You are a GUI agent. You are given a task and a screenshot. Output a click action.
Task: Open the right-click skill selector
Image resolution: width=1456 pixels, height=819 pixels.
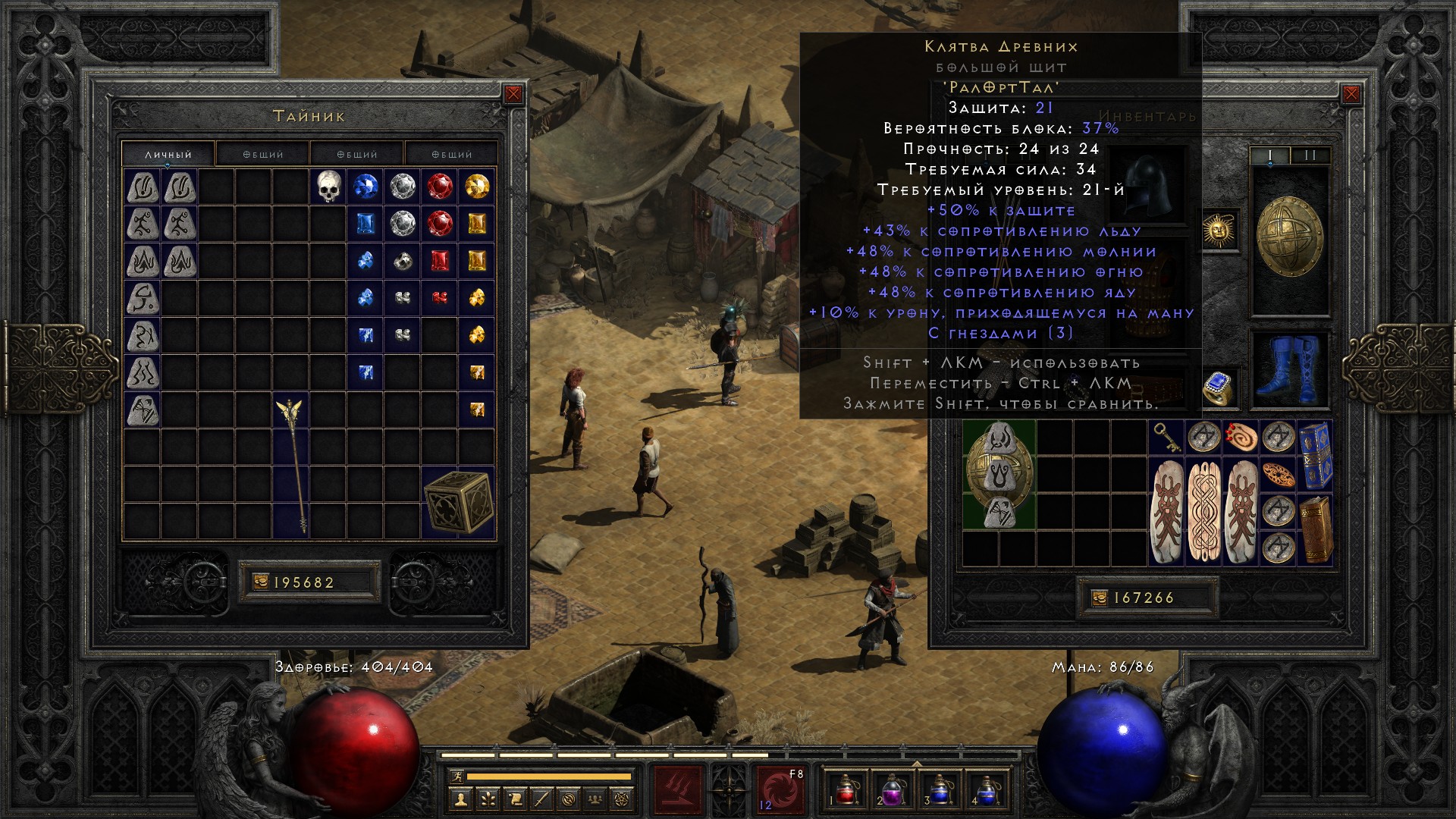coord(780,789)
